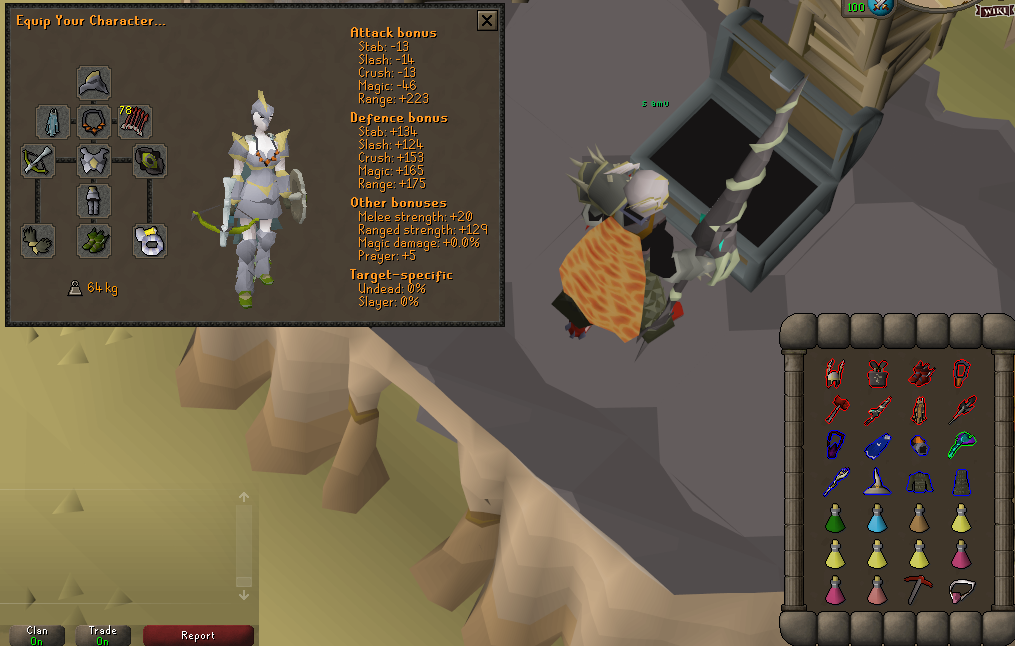
Task: Select the equipped gloves slot
Action: [x=38, y=241]
